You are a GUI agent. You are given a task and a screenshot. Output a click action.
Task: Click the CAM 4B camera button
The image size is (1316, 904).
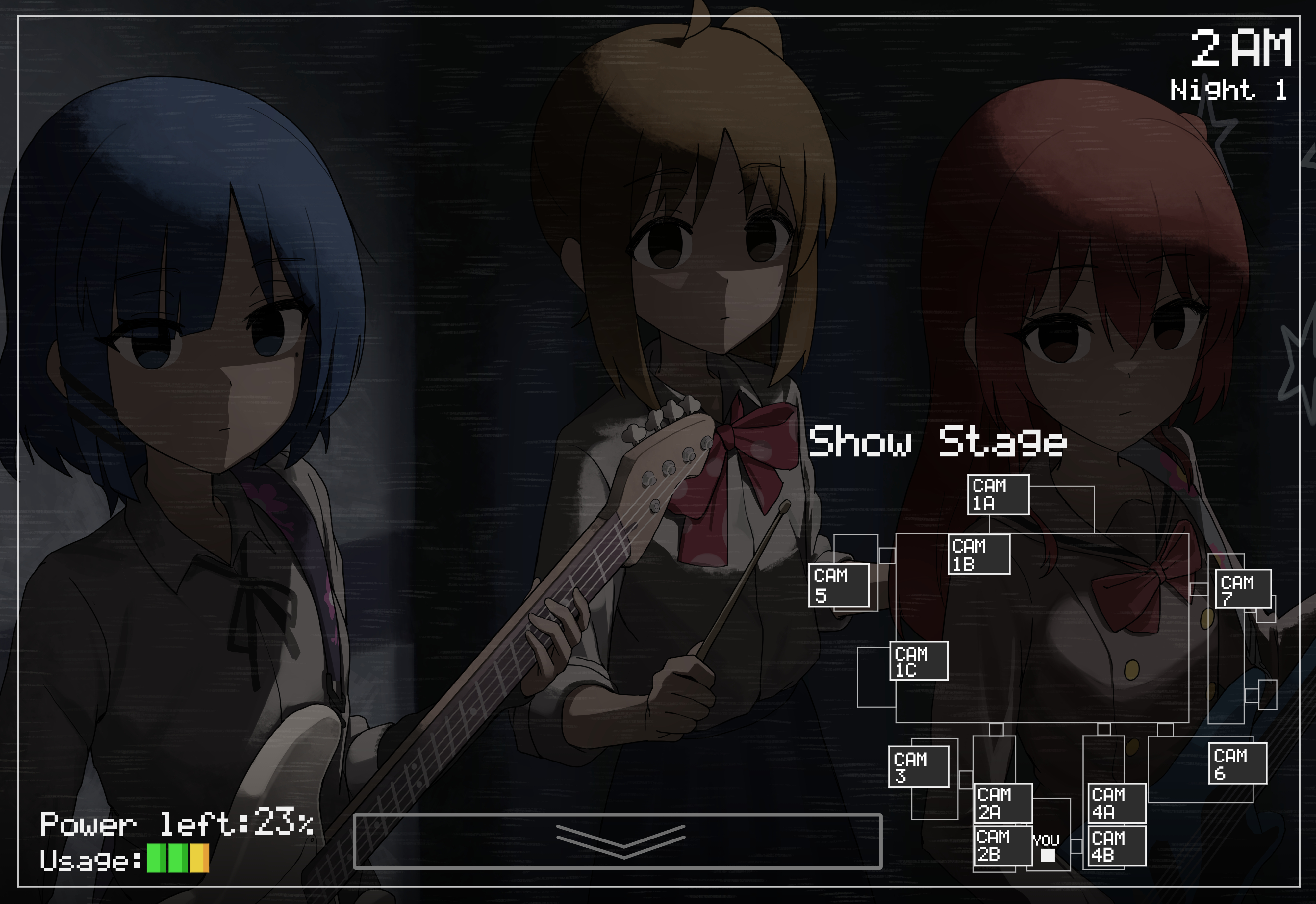point(1117,846)
